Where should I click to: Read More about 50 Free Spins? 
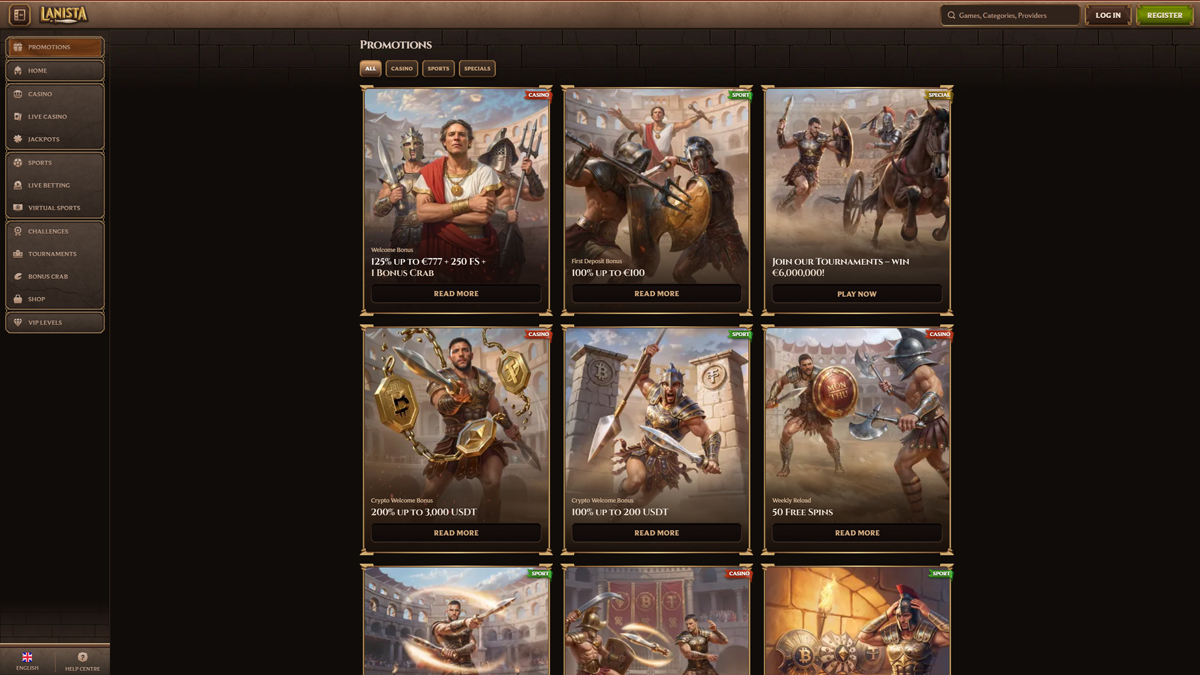(857, 533)
